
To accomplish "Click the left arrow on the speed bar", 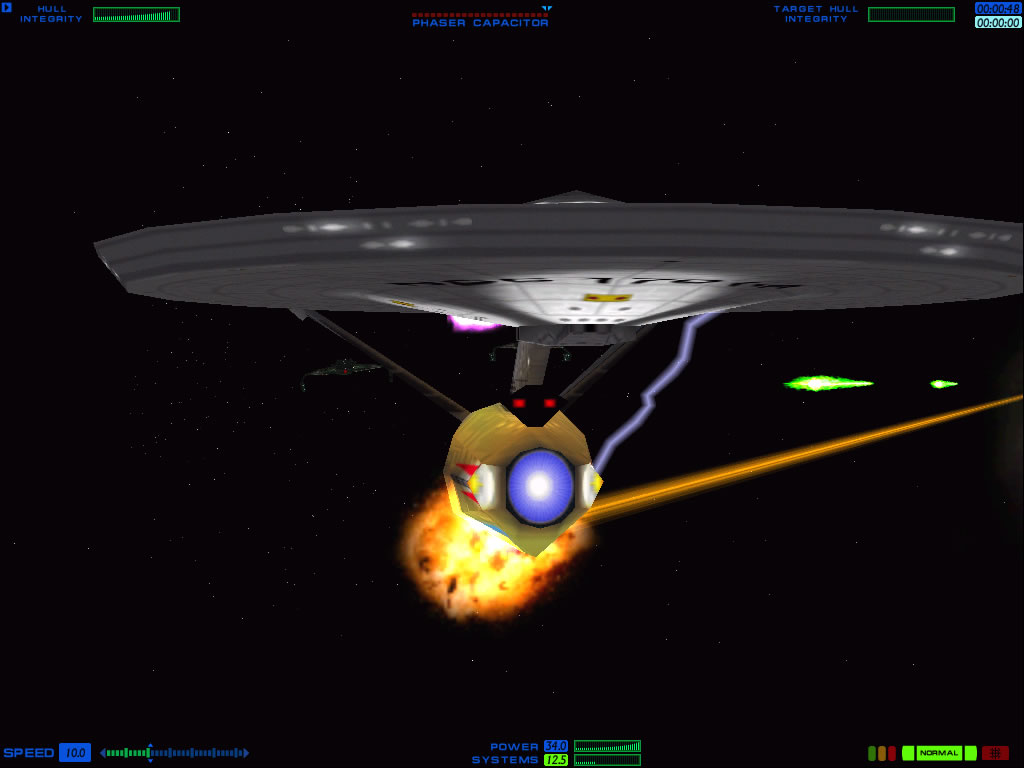I will coord(103,753).
